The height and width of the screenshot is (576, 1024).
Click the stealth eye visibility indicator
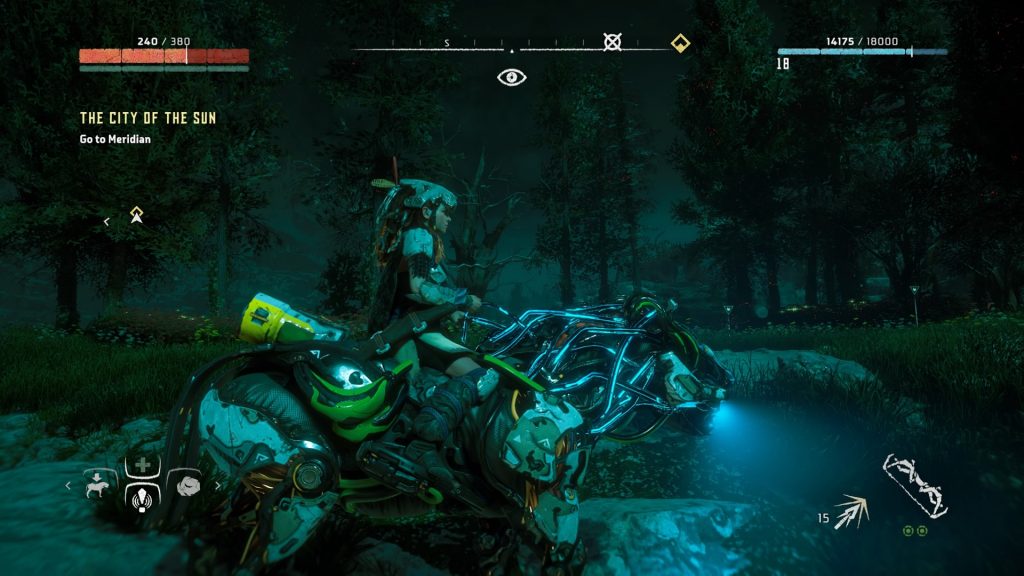tap(512, 77)
